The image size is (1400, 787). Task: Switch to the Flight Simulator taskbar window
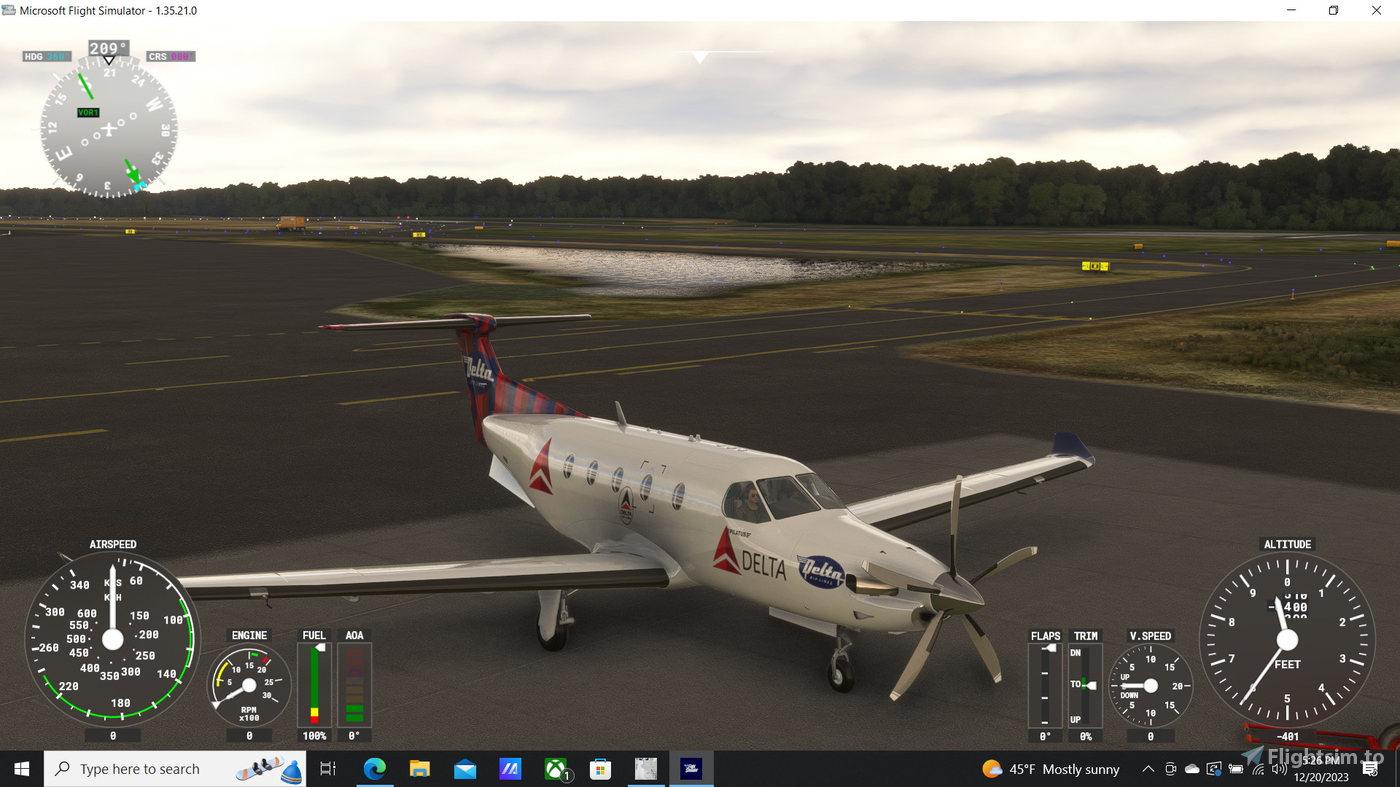click(691, 768)
